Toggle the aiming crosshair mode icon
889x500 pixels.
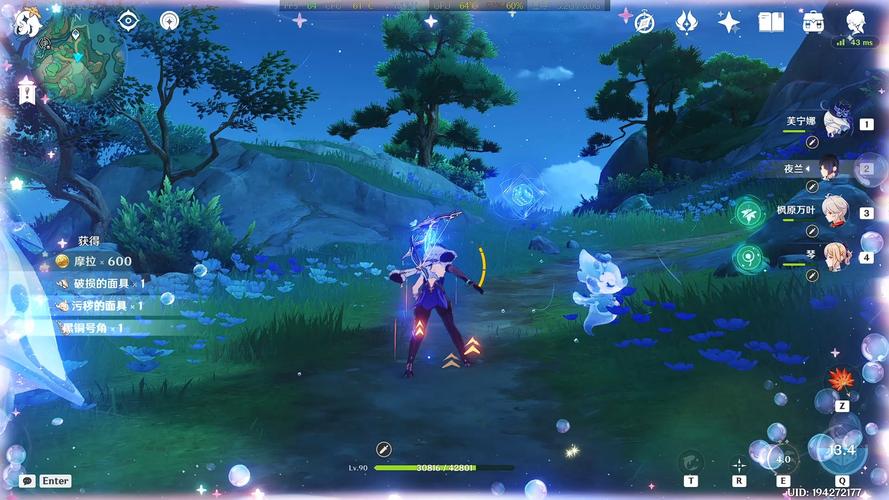(x=739, y=464)
